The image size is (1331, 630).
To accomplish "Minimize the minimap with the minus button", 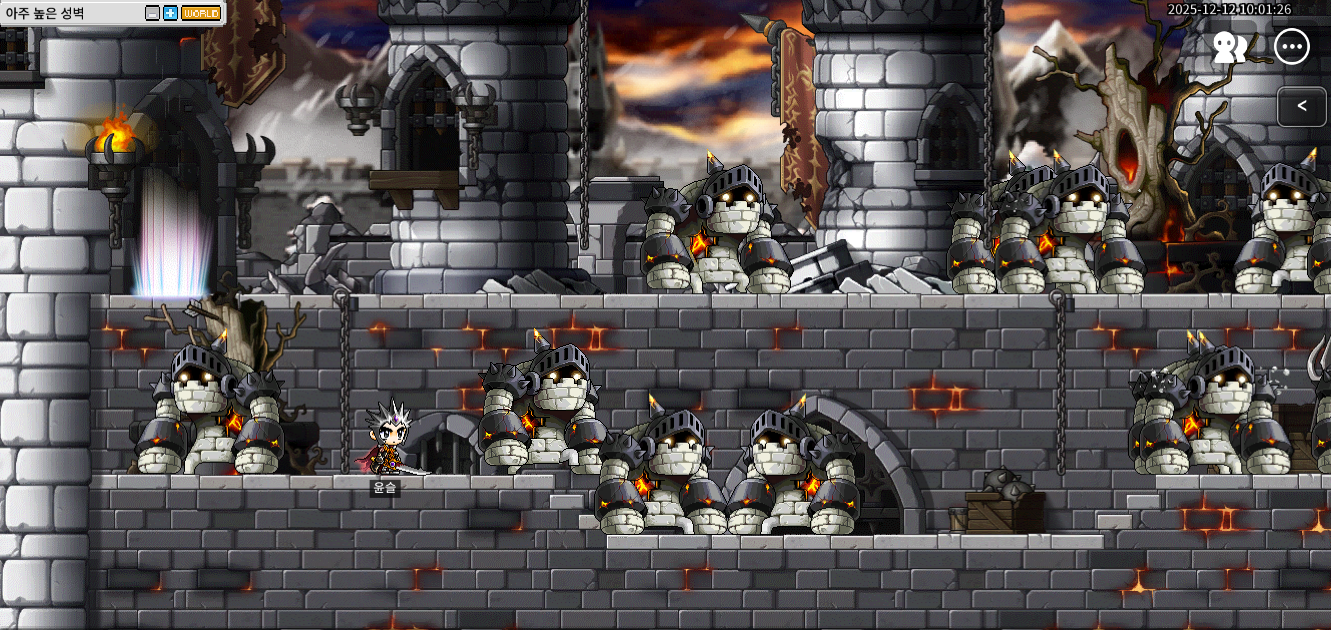I will point(152,13).
